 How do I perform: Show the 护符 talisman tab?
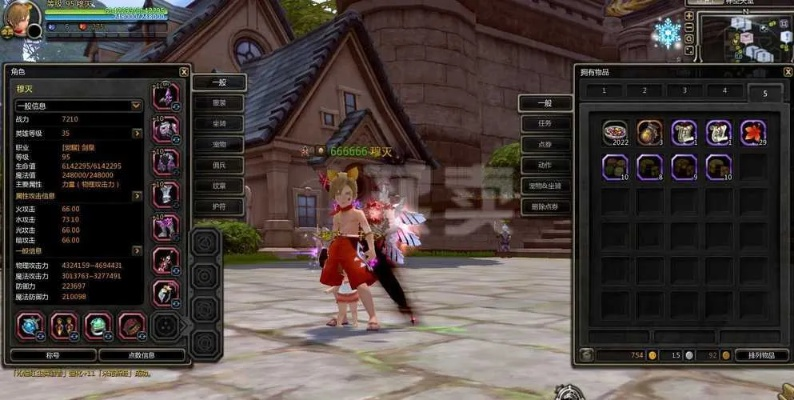coord(218,206)
